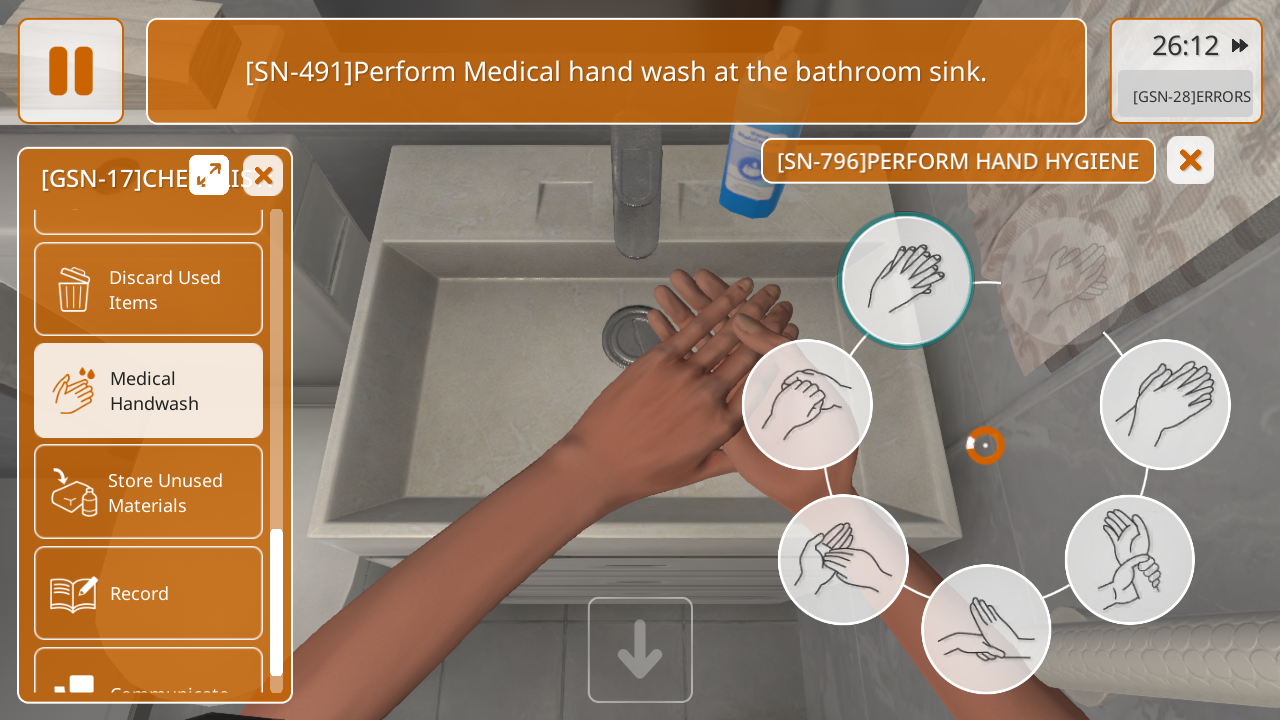
Task: Click the down arrow button below the sink
Action: point(640,650)
